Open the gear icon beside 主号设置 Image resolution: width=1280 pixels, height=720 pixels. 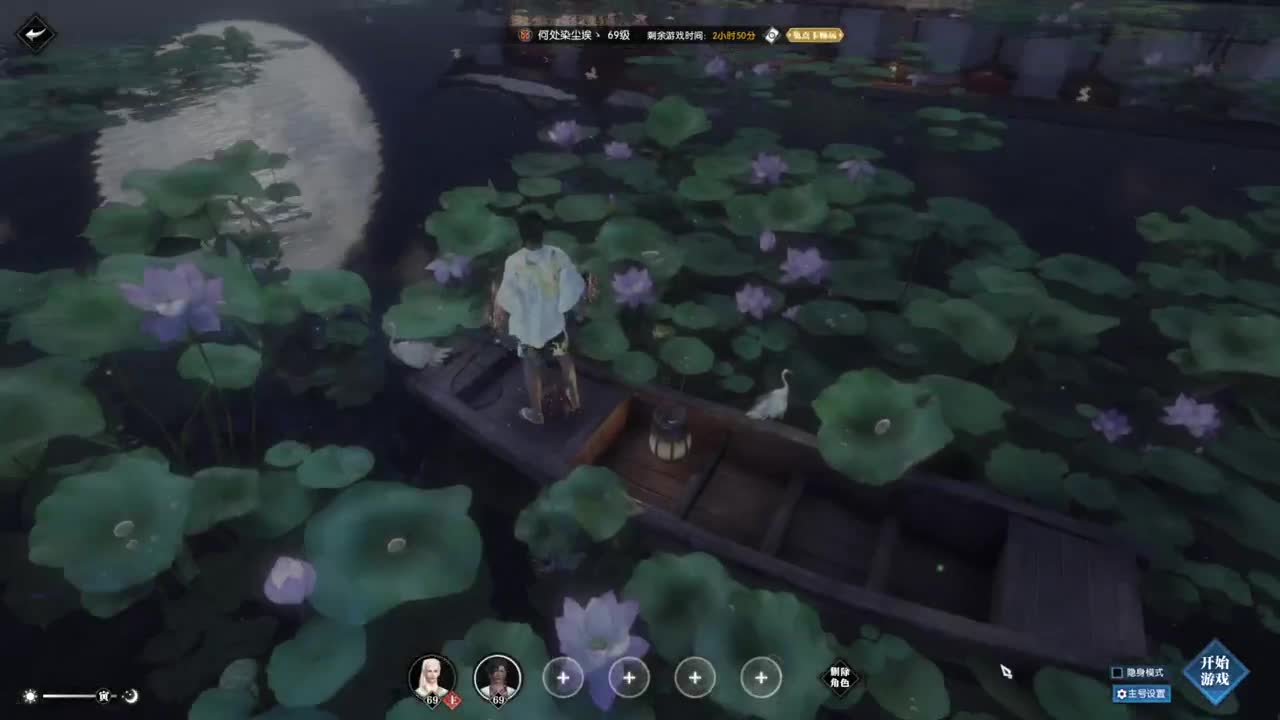[1122, 693]
